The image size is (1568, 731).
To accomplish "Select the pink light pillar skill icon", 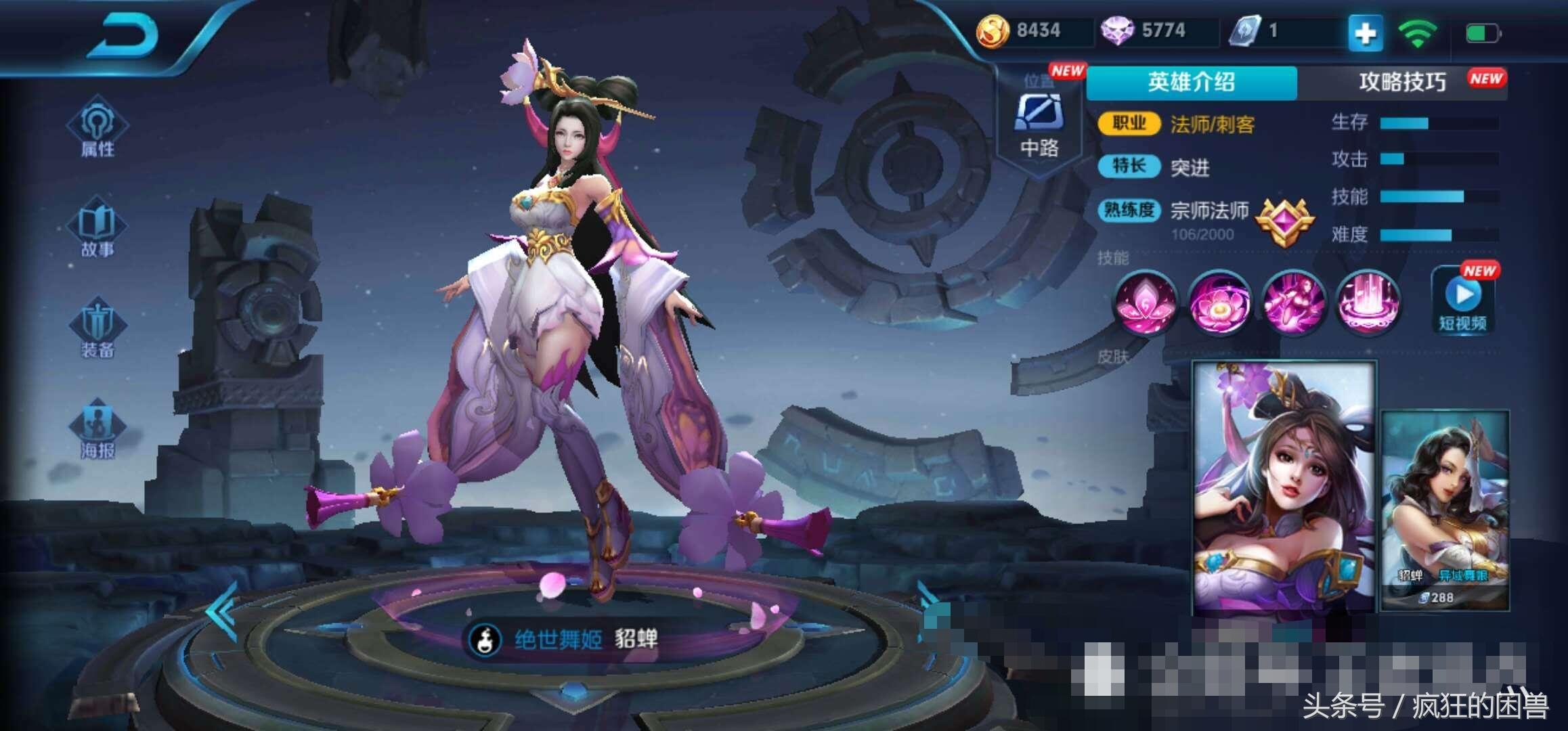I will coord(1368,303).
